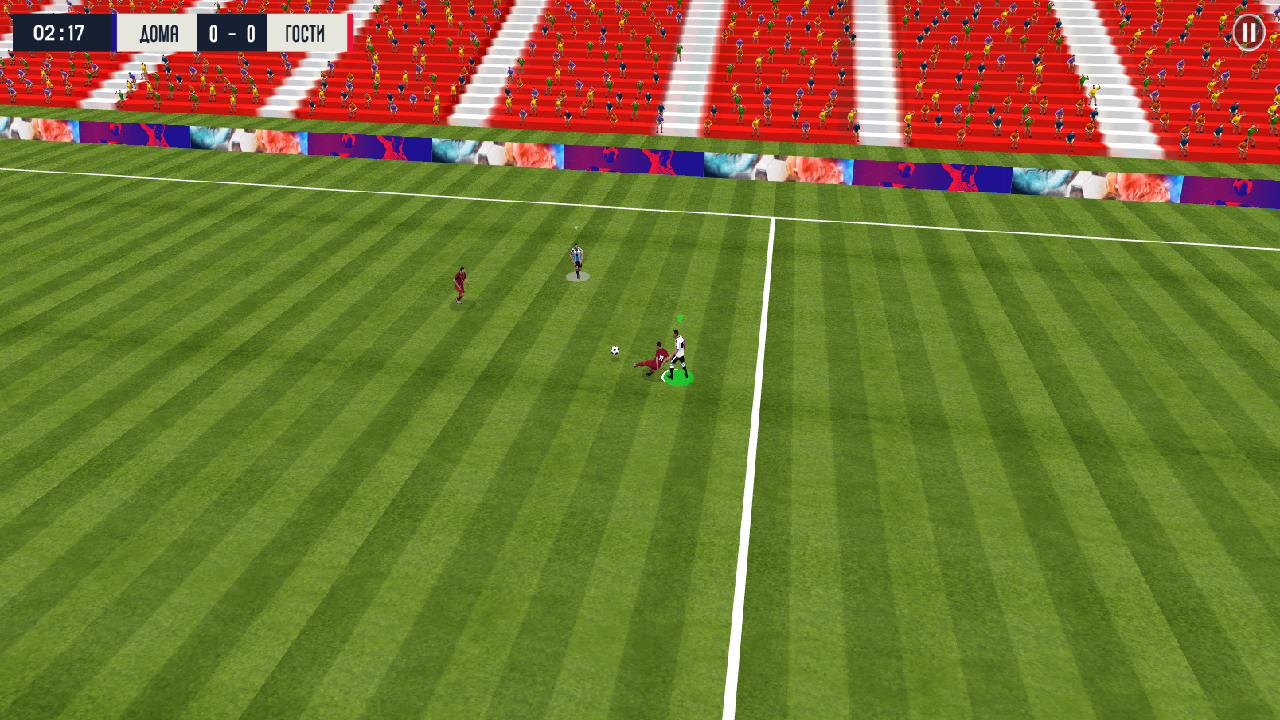Click the pink stripe beside ГОСТИ label
The width and height of the screenshot is (1280, 720).
pos(352,31)
